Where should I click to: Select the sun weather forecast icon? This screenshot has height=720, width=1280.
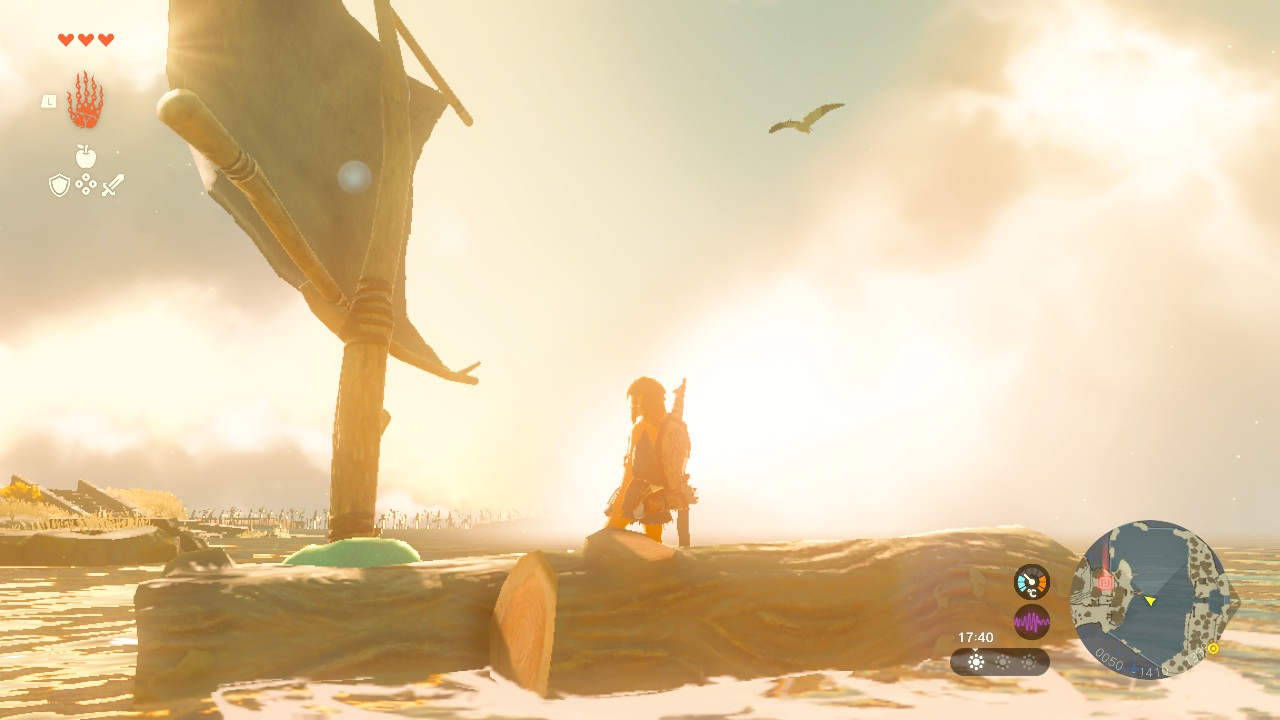[976, 662]
